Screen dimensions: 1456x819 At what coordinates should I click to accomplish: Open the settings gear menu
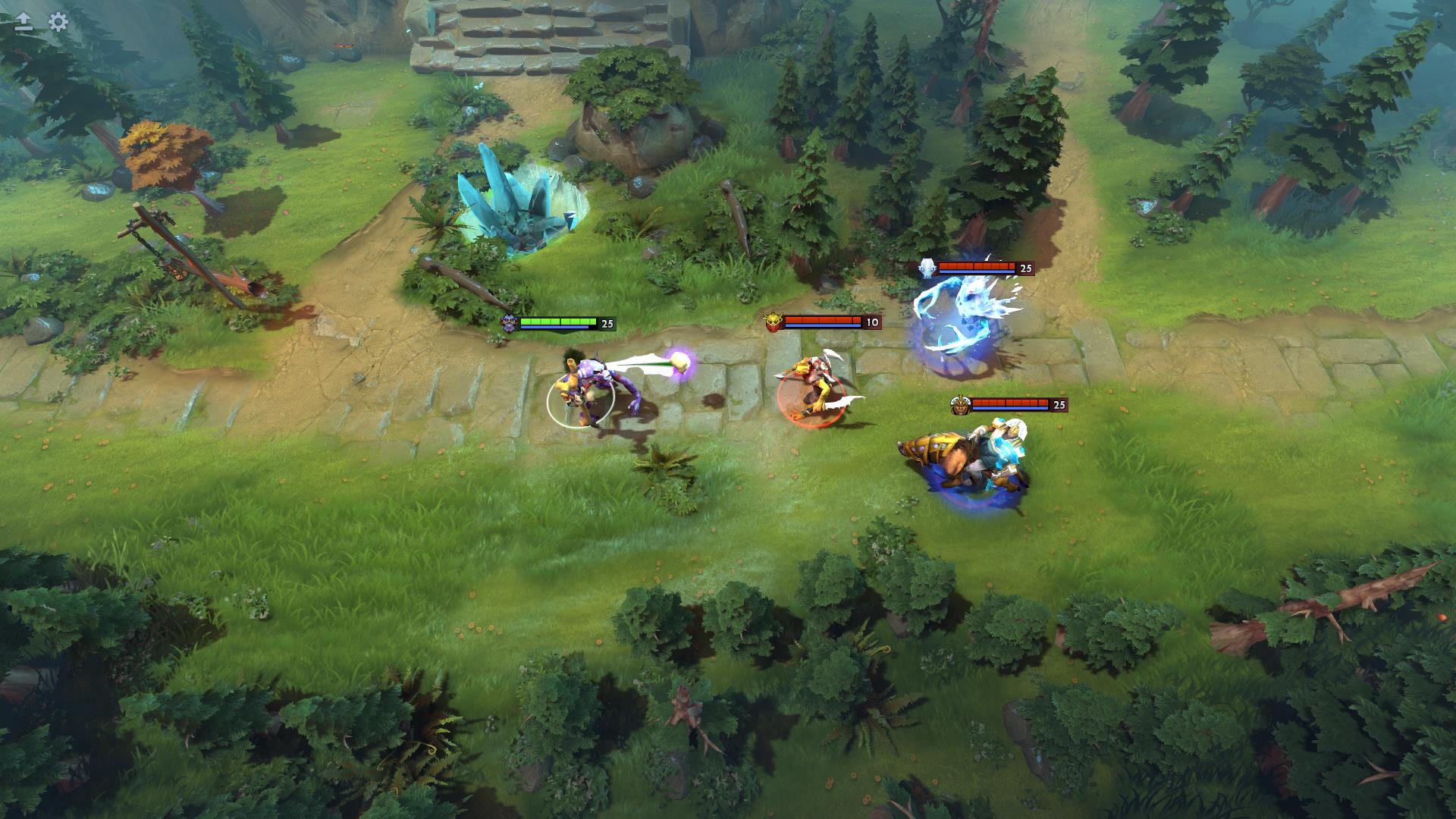click(x=57, y=23)
